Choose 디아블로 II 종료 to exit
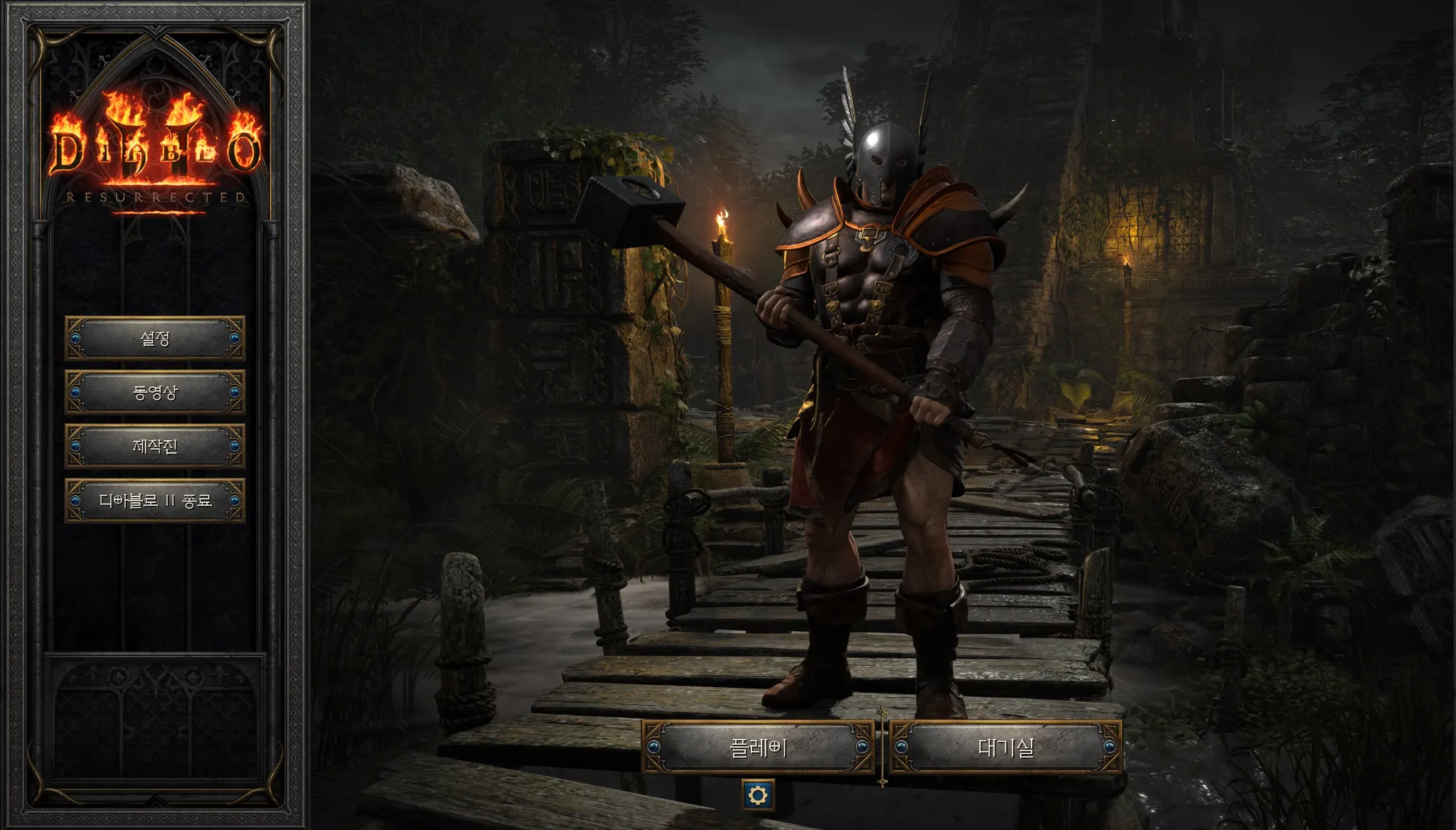1456x830 pixels. 155,501
